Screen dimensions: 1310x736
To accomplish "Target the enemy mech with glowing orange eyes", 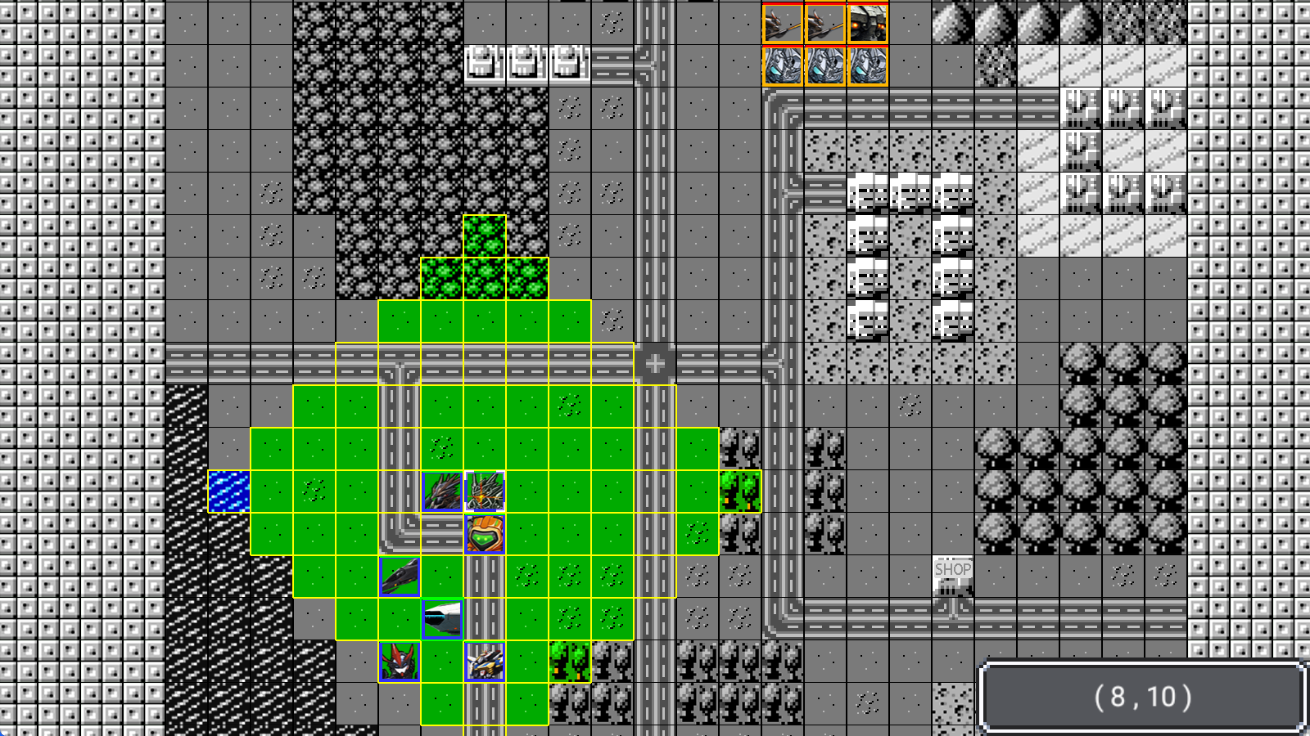I will pyautogui.click(x=867, y=24).
